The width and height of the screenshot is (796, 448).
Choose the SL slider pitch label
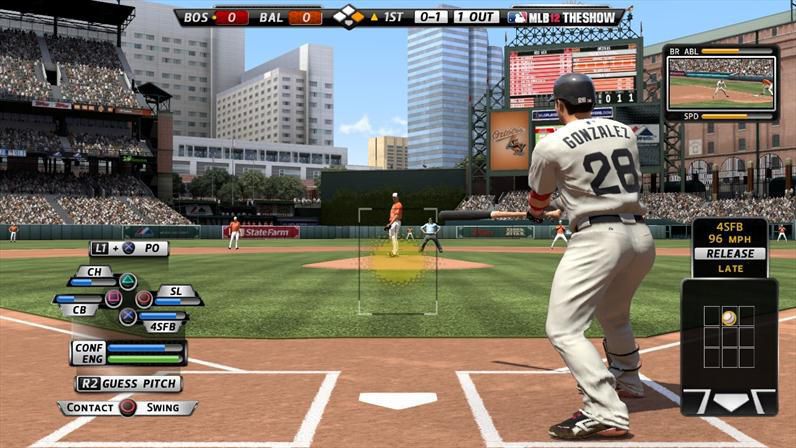(x=176, y=291)
